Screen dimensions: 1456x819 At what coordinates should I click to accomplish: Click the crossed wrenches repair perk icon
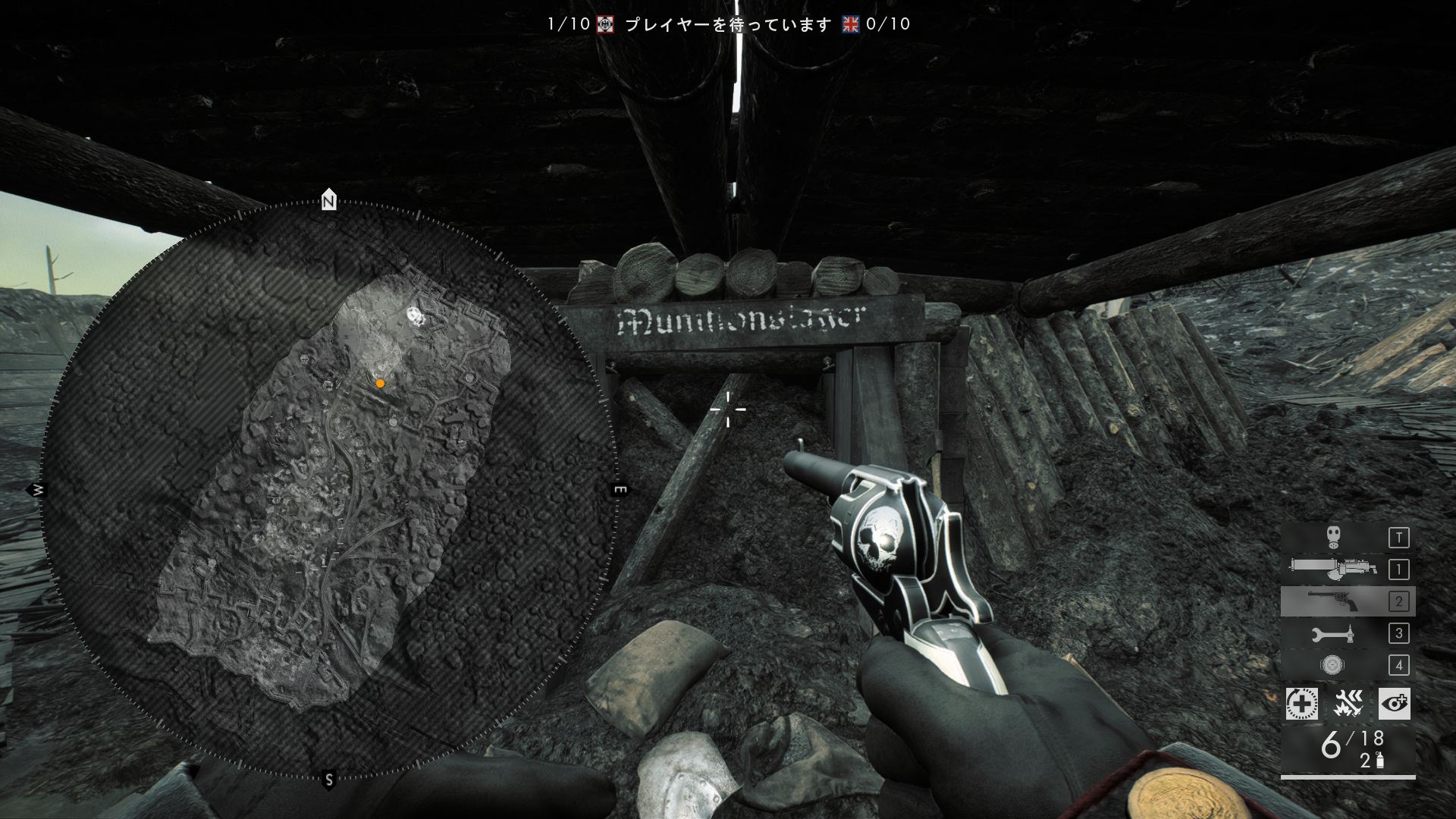pyautogui.click(x=1348, y=704)
